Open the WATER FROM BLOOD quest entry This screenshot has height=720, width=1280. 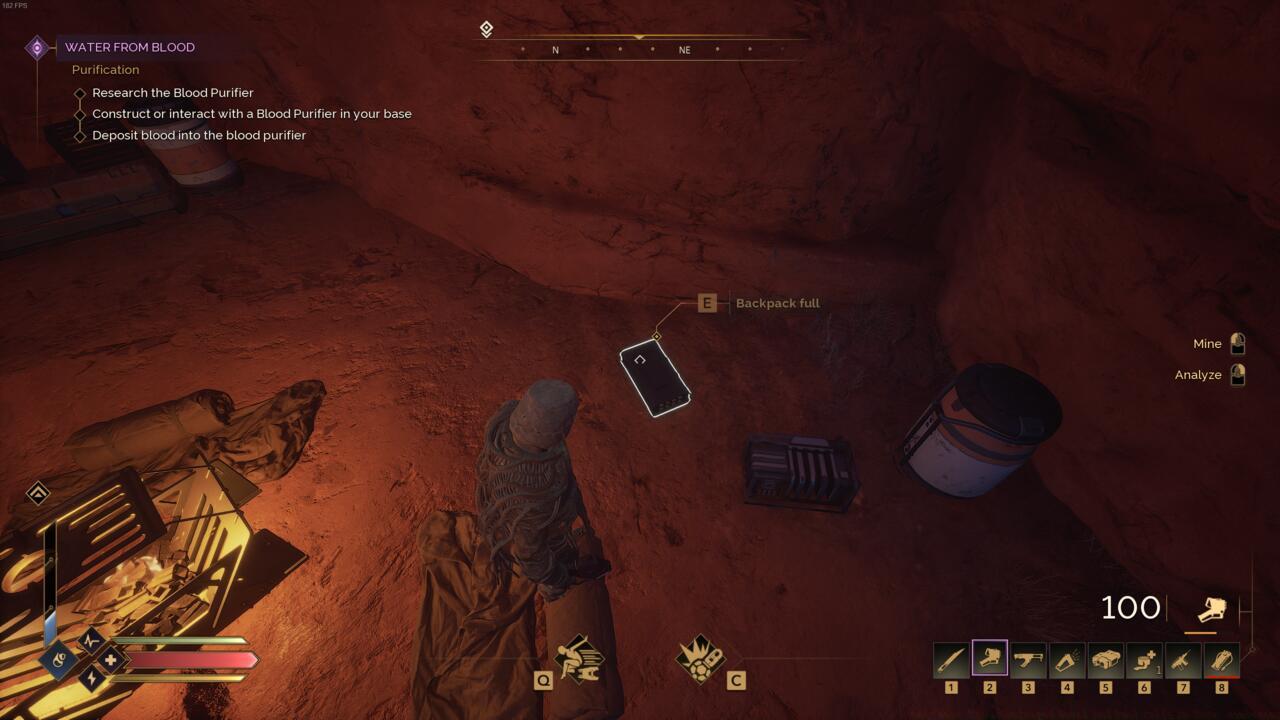129,46
